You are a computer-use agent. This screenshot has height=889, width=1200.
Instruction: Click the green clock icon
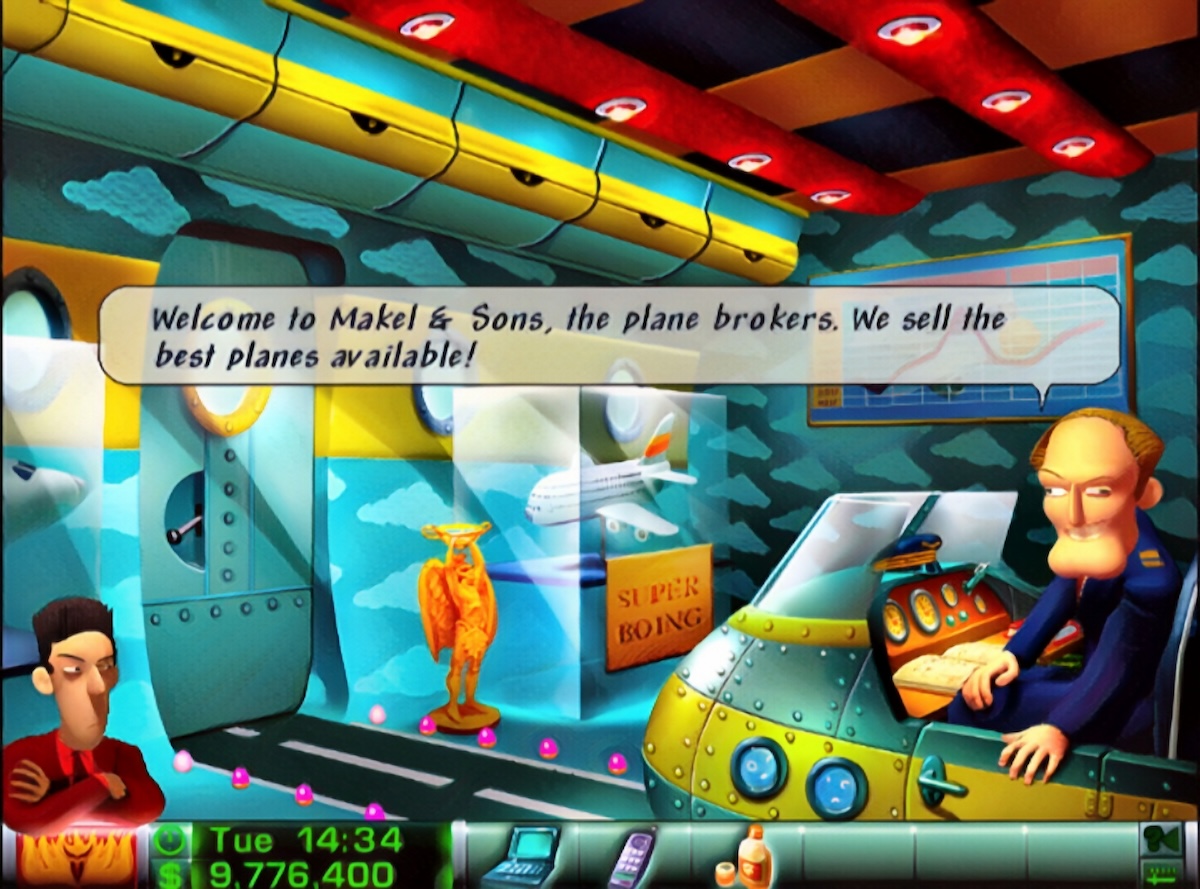[x=174, y=840]
